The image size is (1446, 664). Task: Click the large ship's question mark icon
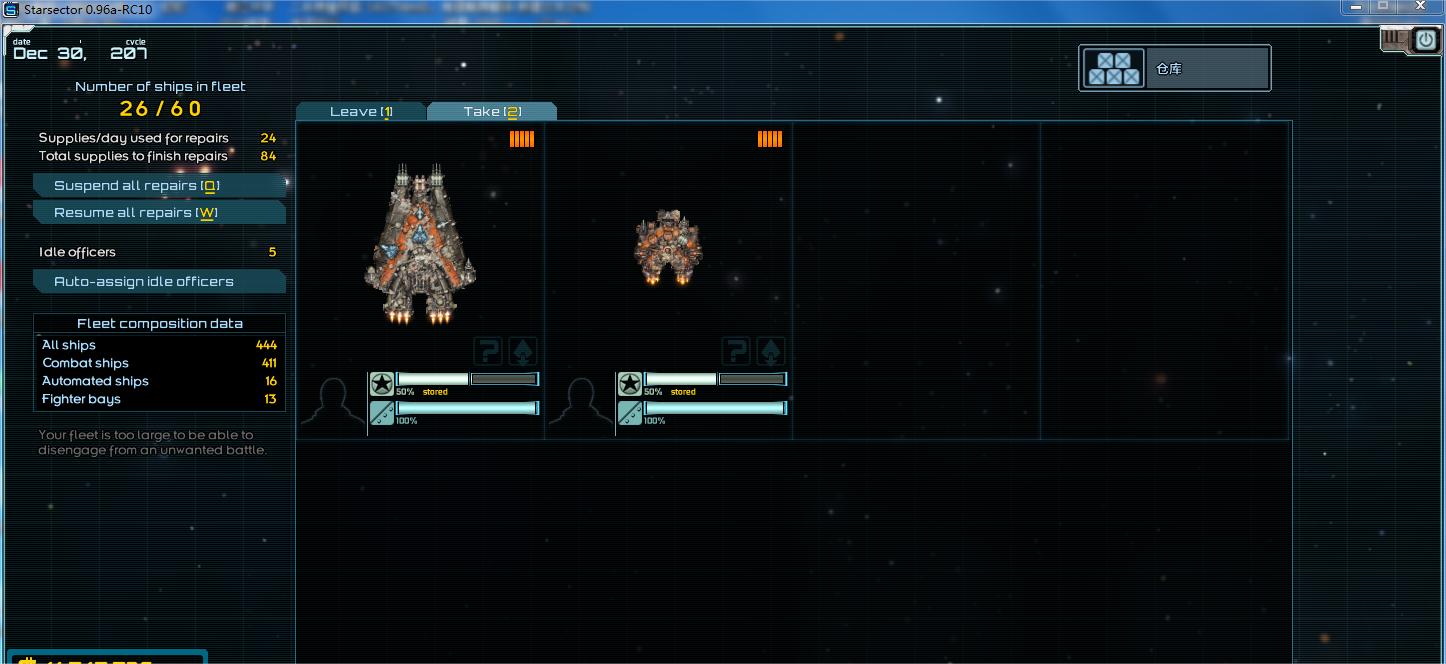pos(488,351)
